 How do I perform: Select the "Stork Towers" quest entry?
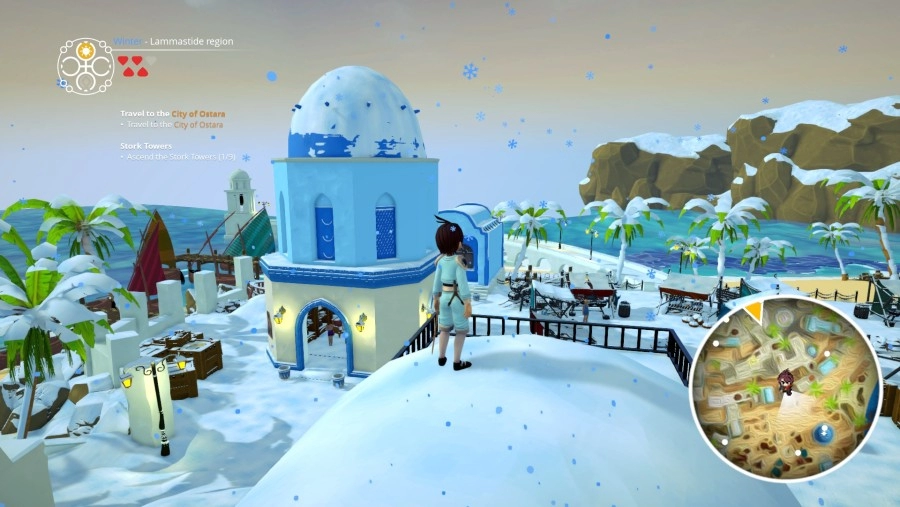click(144, 146)
